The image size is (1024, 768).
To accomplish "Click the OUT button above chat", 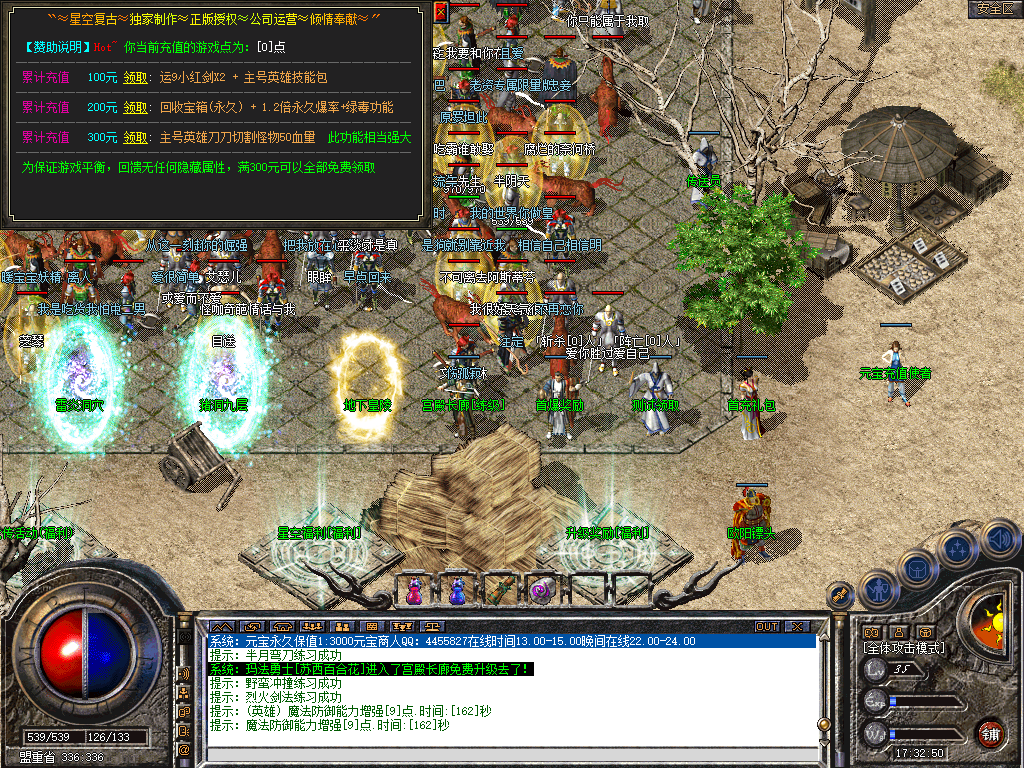I will point(767,626).
